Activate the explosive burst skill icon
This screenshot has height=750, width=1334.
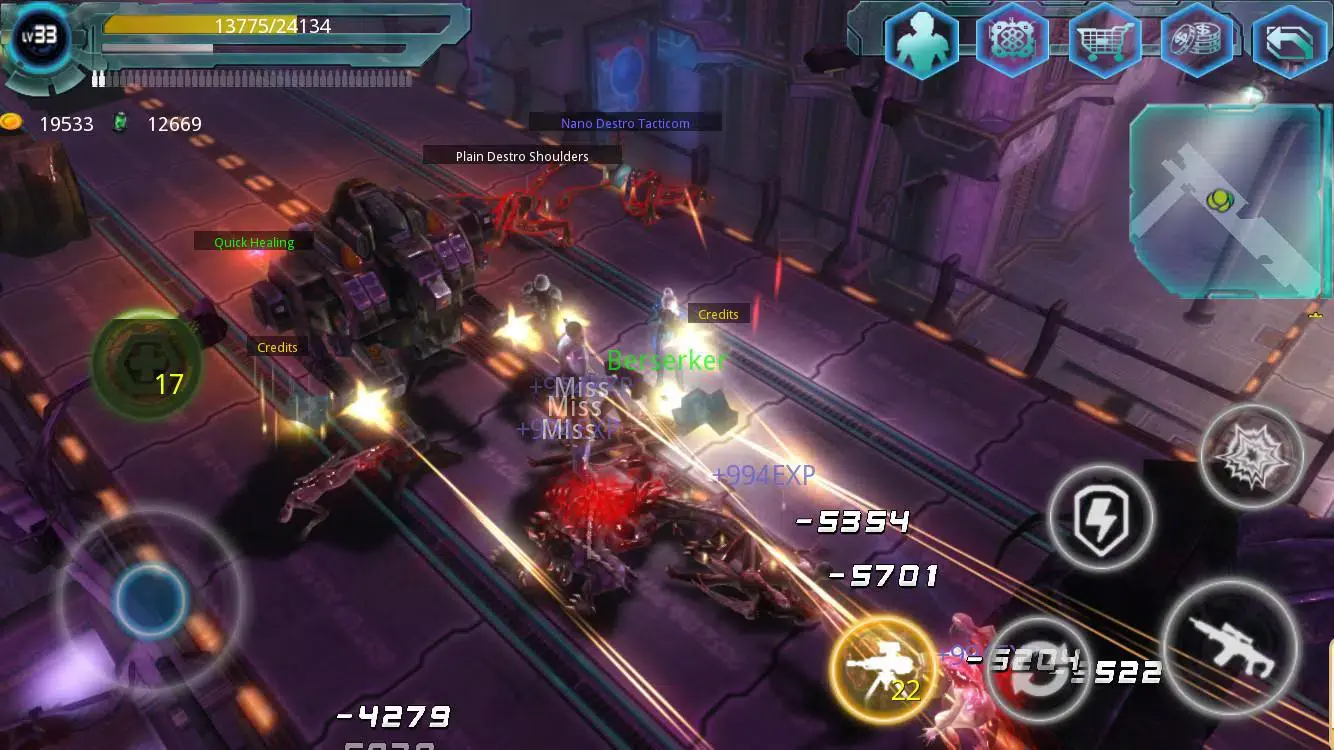(1252, 457)
